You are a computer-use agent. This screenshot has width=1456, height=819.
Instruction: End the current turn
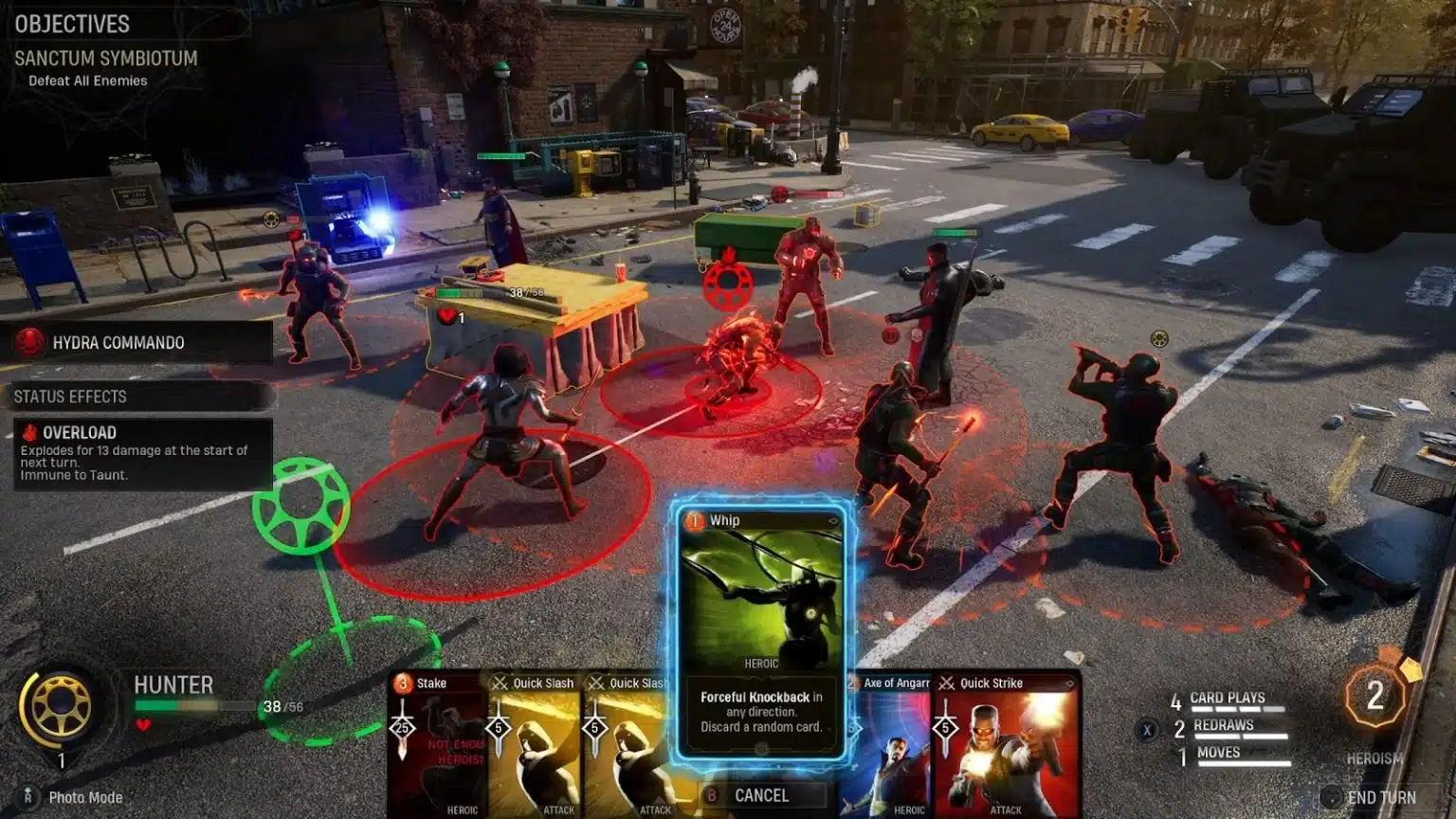click(x=1380, y=797)
